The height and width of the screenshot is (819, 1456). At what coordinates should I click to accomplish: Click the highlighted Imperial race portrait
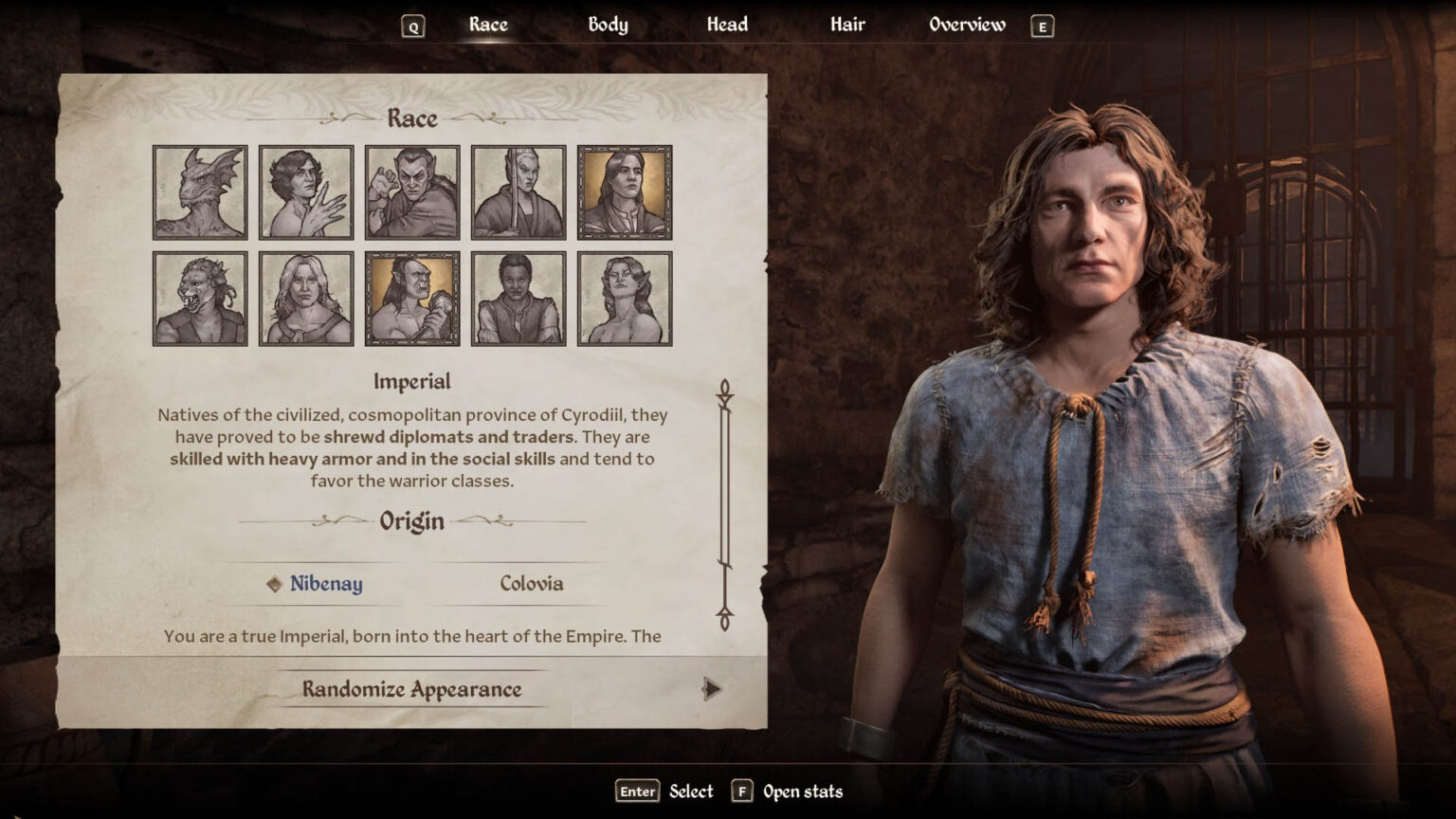pyautogui.click(x=625, y=190)
